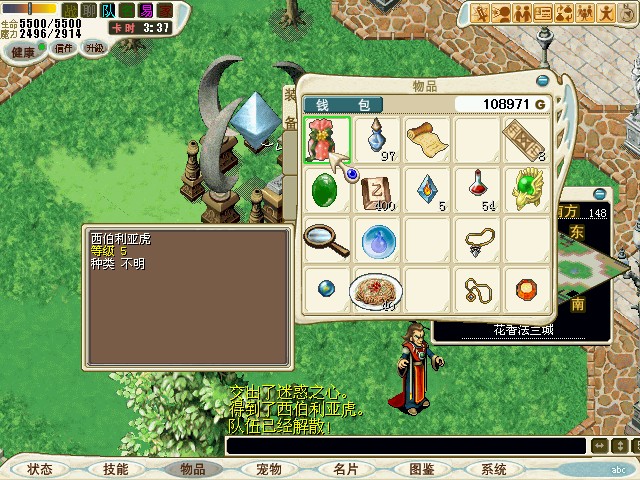The image size is (640, 480).
Task: Open the 状态 status tab
Action: click(40, 468)
